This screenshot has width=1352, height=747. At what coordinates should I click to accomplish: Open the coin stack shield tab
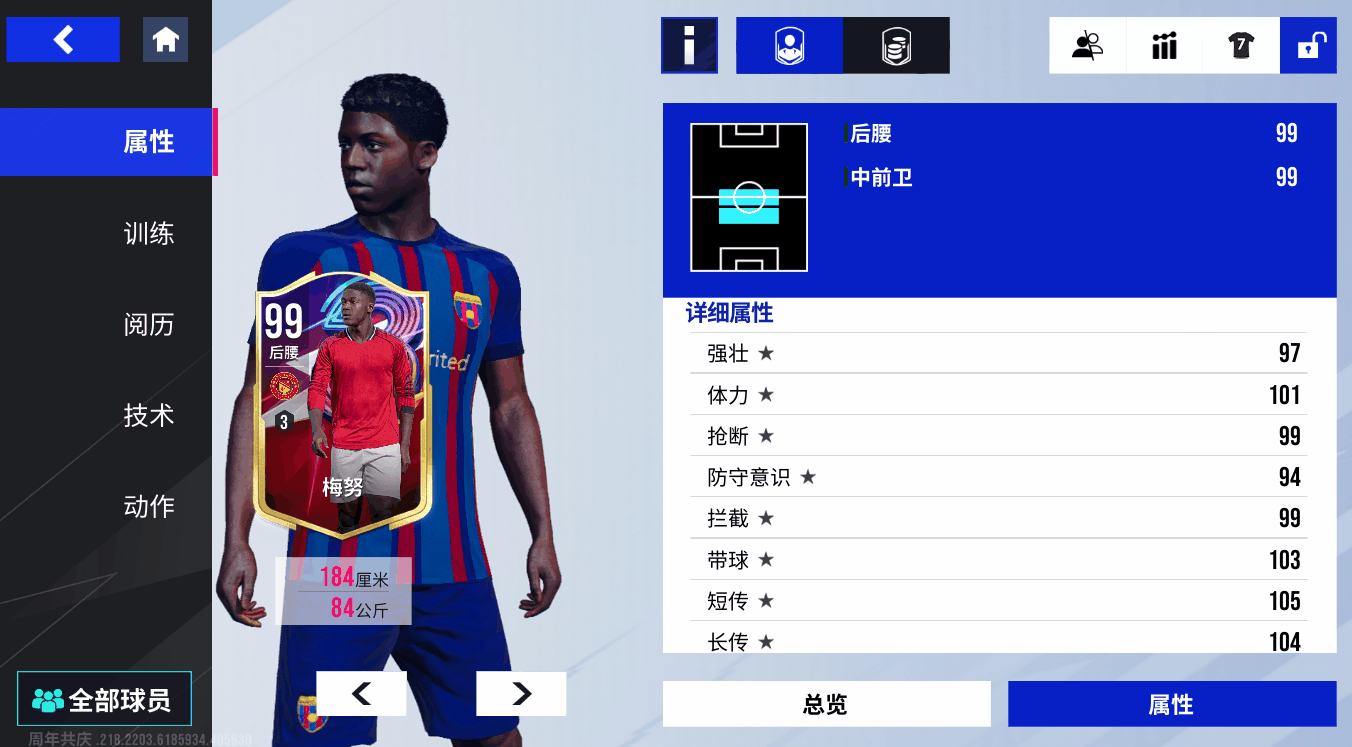point(896,46)
